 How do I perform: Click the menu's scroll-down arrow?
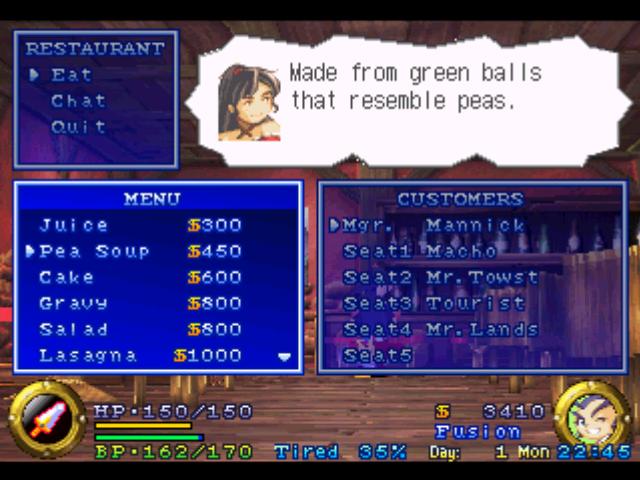point(284,357)
